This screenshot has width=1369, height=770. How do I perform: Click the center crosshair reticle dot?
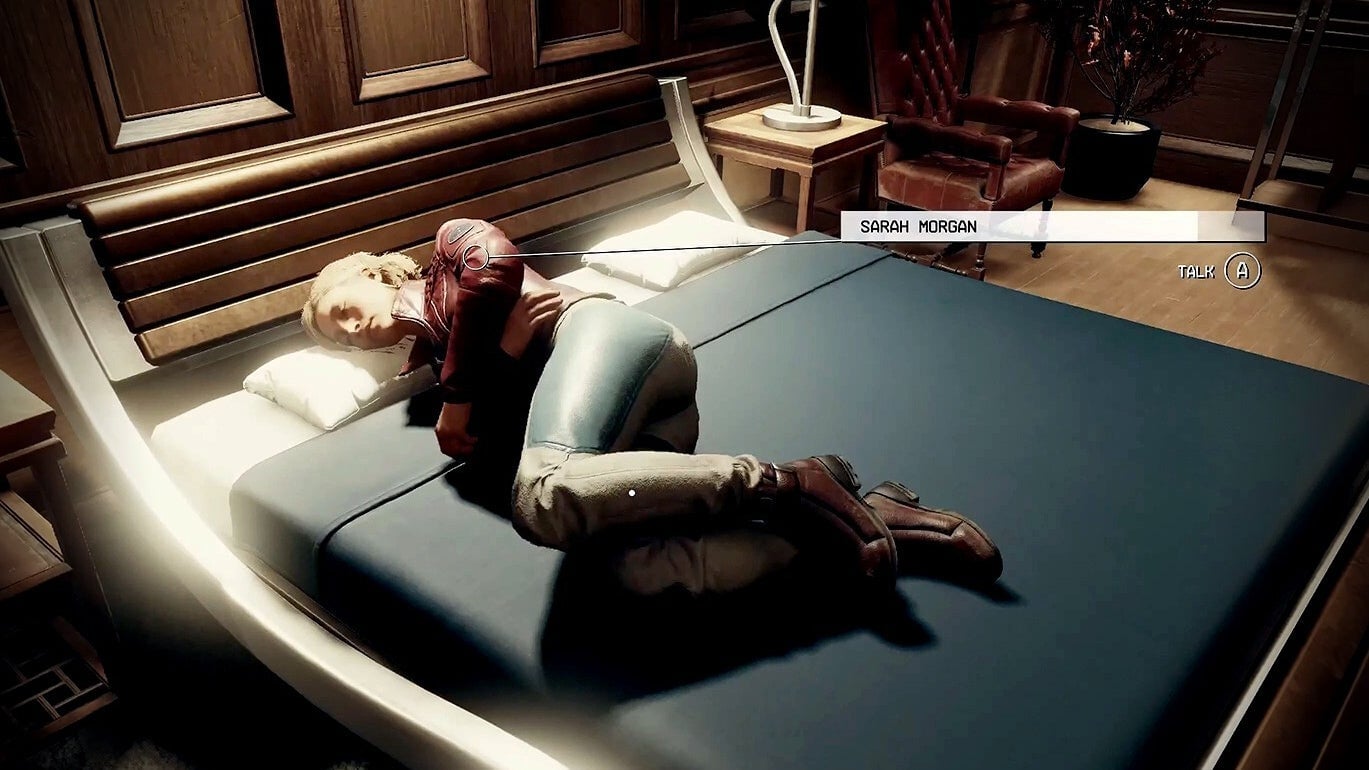pyautogui.click(x=634, y=492)
